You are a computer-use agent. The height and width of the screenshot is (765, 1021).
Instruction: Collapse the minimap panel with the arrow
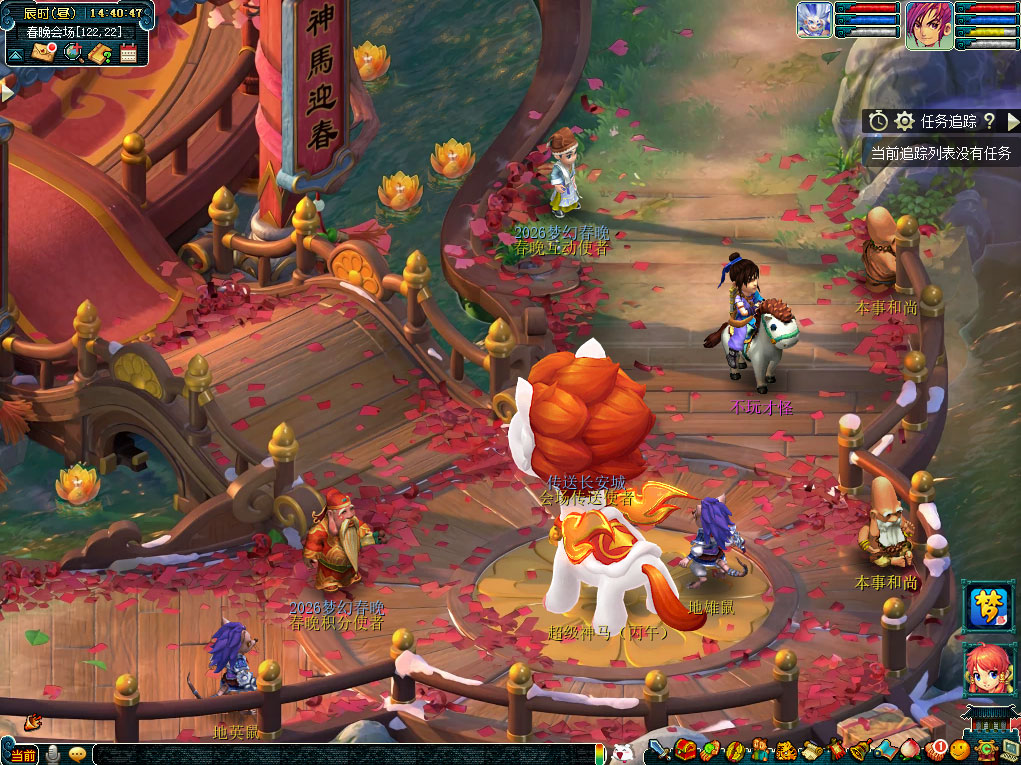(x=15, y=54)
